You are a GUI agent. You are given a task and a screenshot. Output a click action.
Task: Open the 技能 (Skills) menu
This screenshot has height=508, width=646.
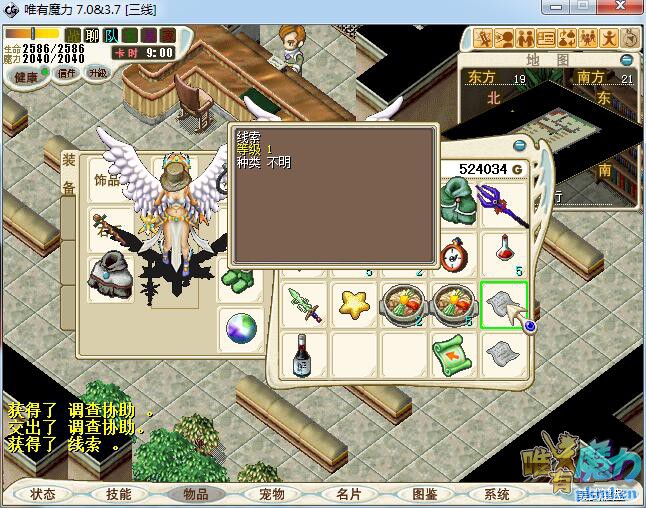[x=118, y=494]
